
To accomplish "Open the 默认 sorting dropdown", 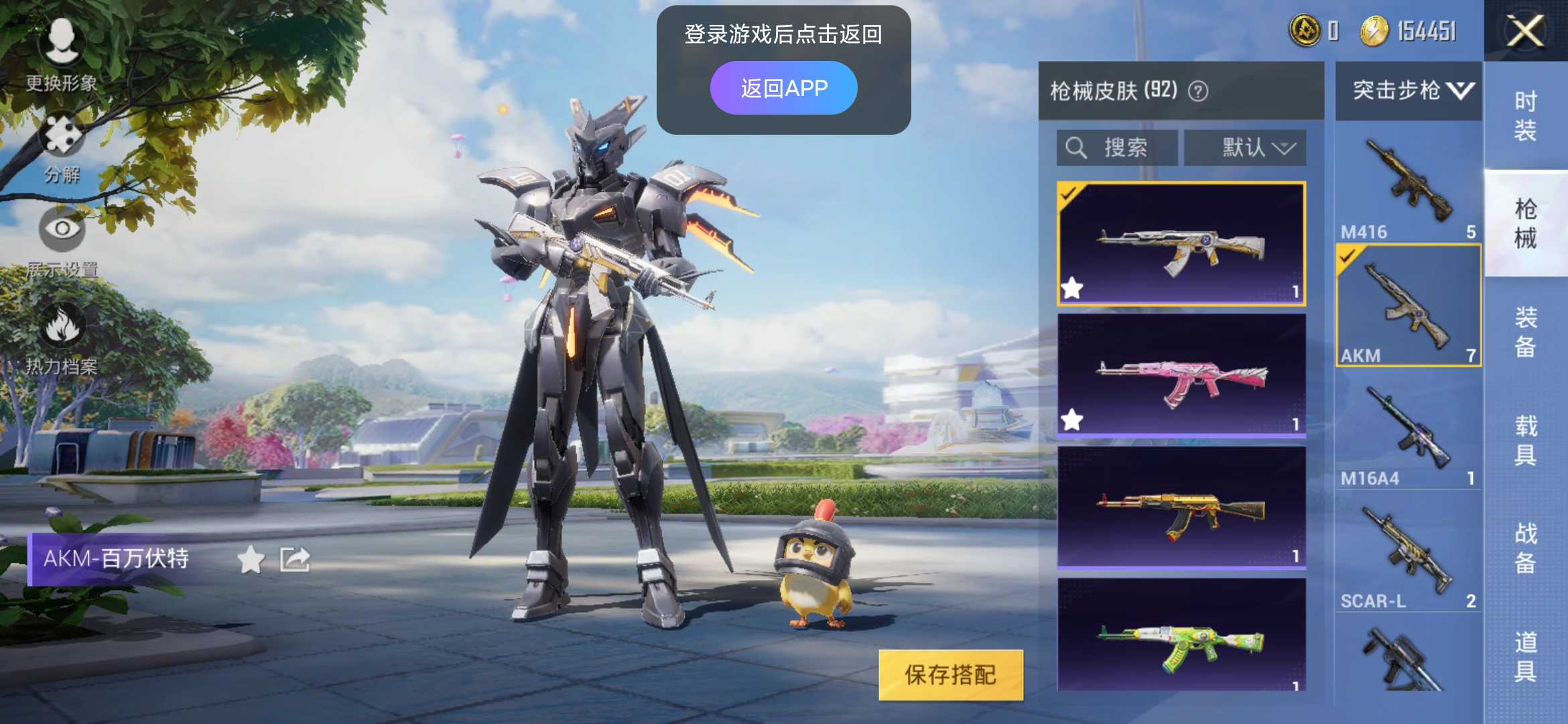I will coord(1245,147).
